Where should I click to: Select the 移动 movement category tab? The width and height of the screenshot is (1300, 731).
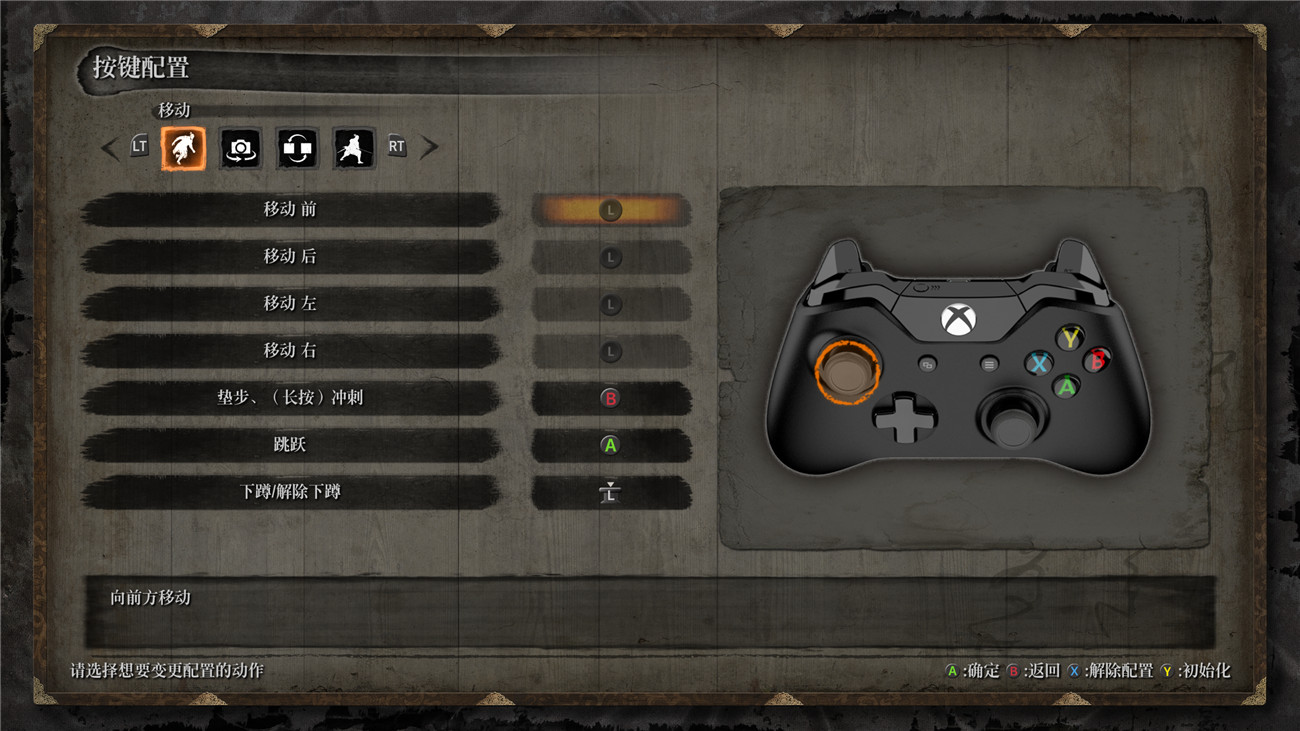pyautogui.click(x=183, y=148)
